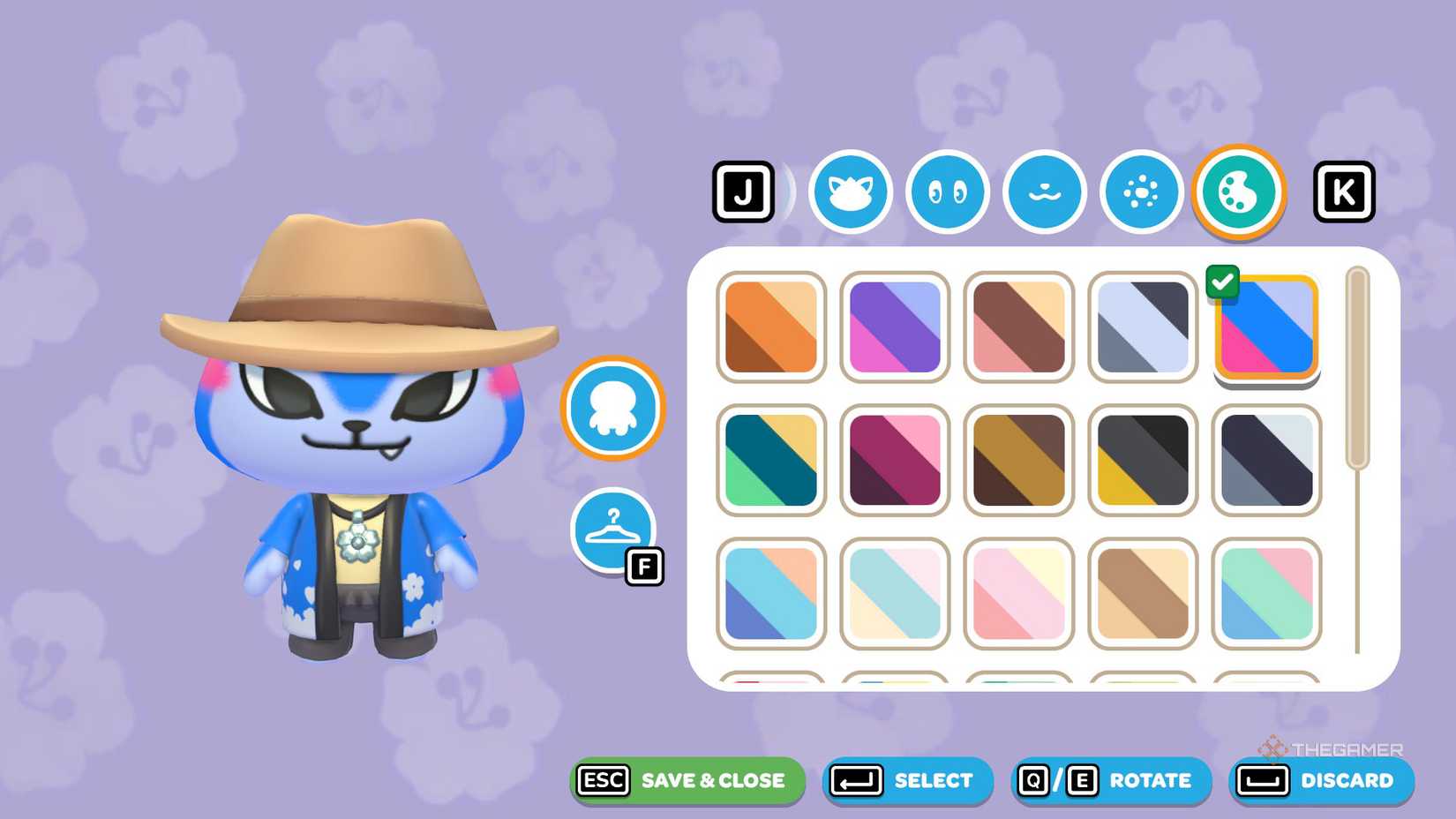The height and width of the screenshot is (819, 1456).
Task: Pick the teal-and-green palette swatch
Action: pyautogui.click(x=770, y=459)
